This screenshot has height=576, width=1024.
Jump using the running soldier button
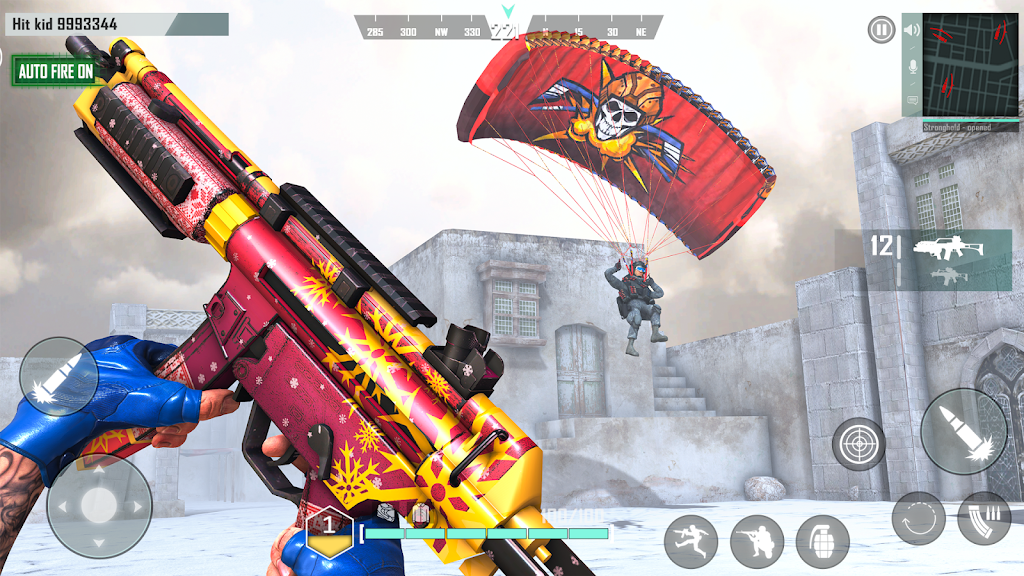click(x=691, y=542)
